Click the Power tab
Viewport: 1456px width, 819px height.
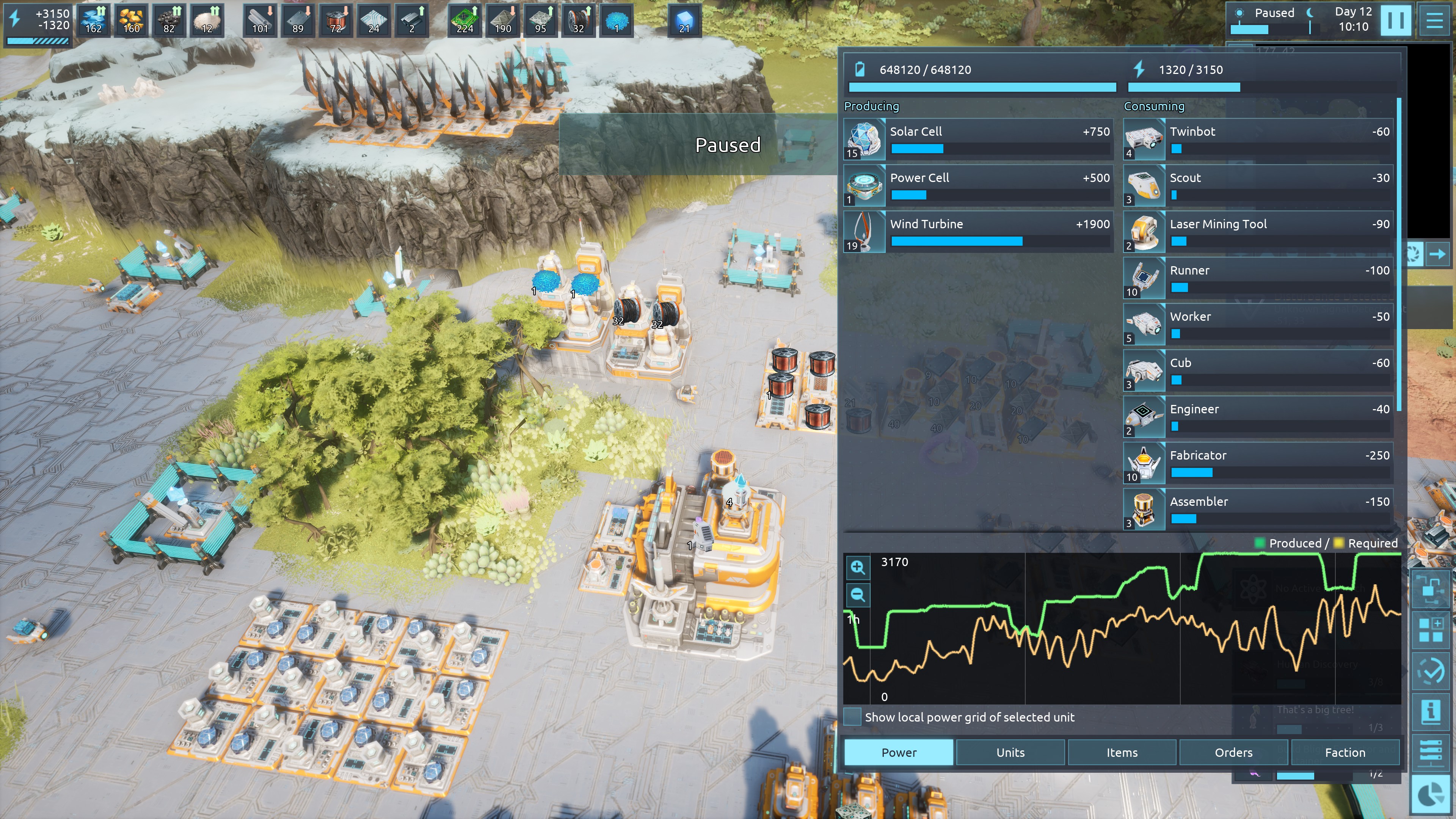point(899,752)
